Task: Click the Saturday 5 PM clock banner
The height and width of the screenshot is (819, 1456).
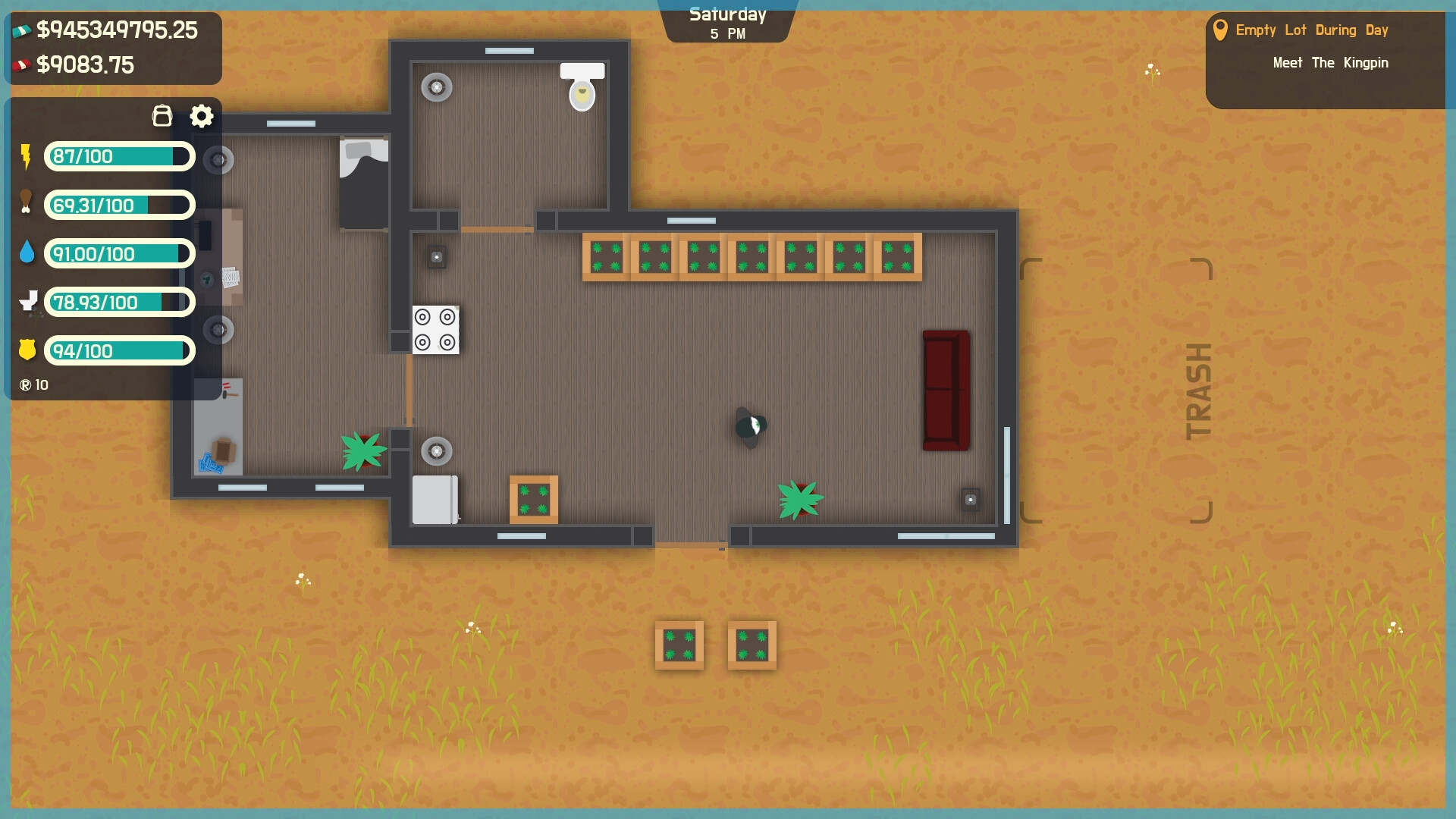Action: 726,23
